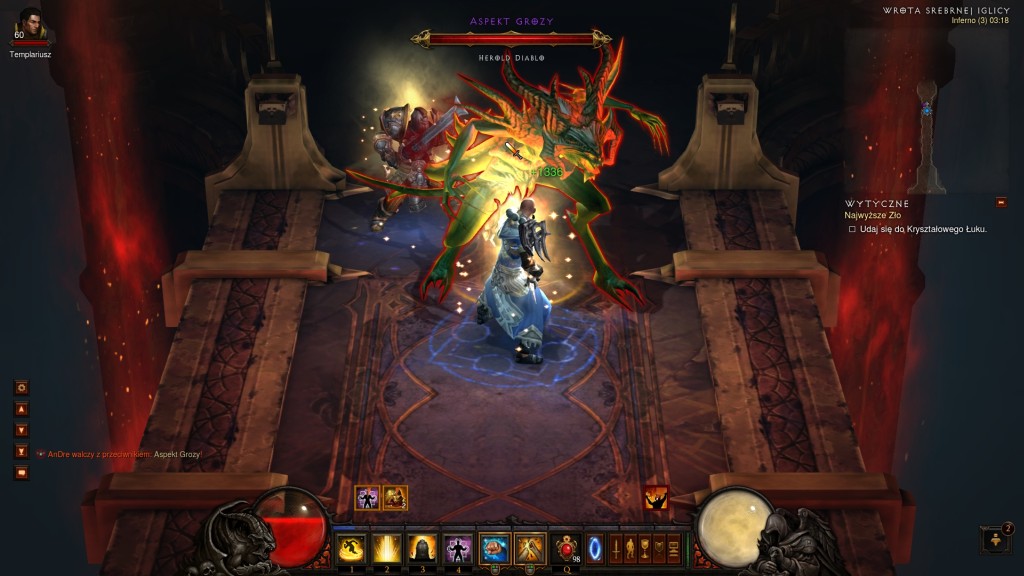
Task: Open the sword-icon menu button
Action: point(616,548)
